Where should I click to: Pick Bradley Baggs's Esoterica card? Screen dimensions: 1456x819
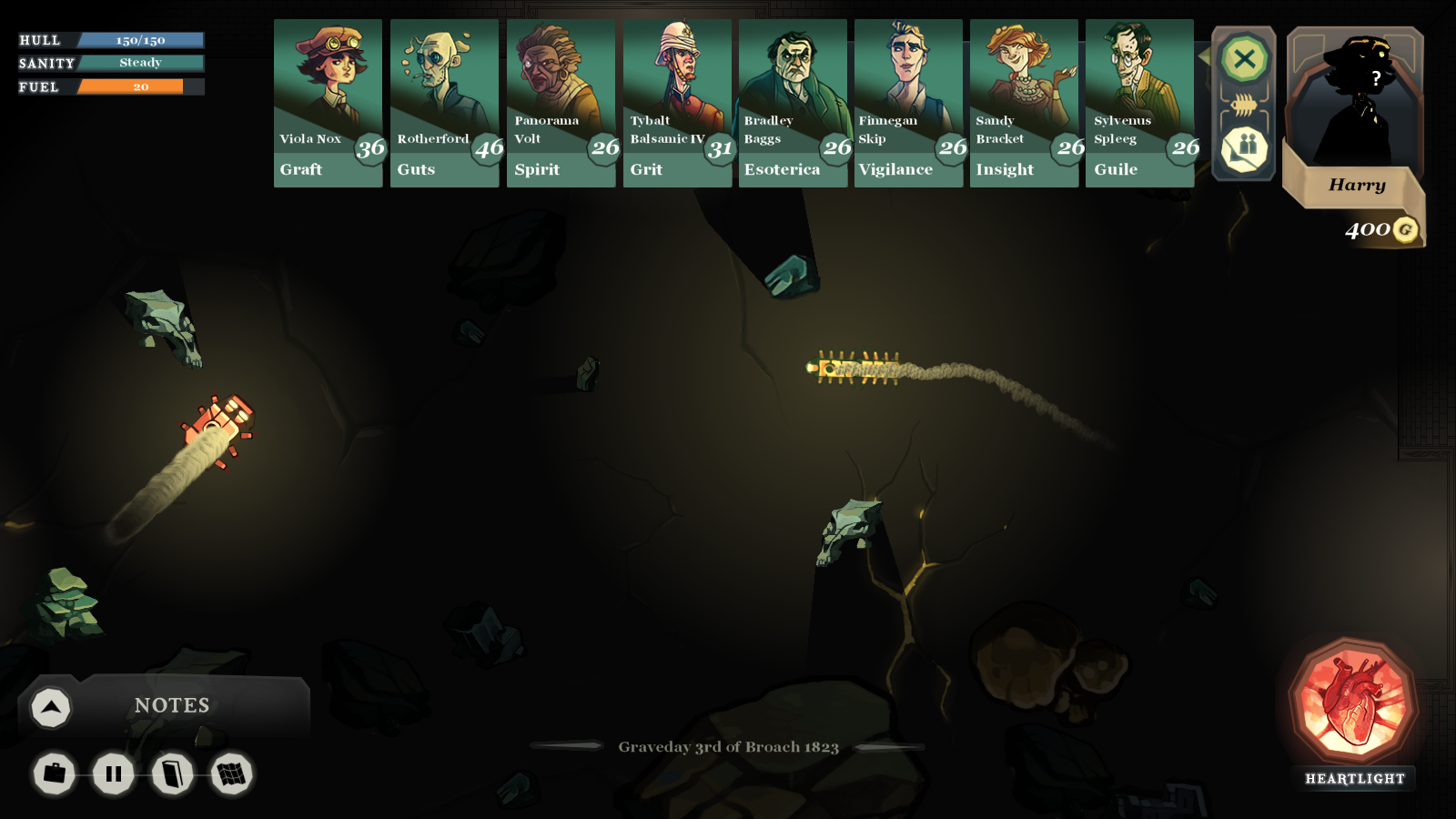tap(793, 103)
